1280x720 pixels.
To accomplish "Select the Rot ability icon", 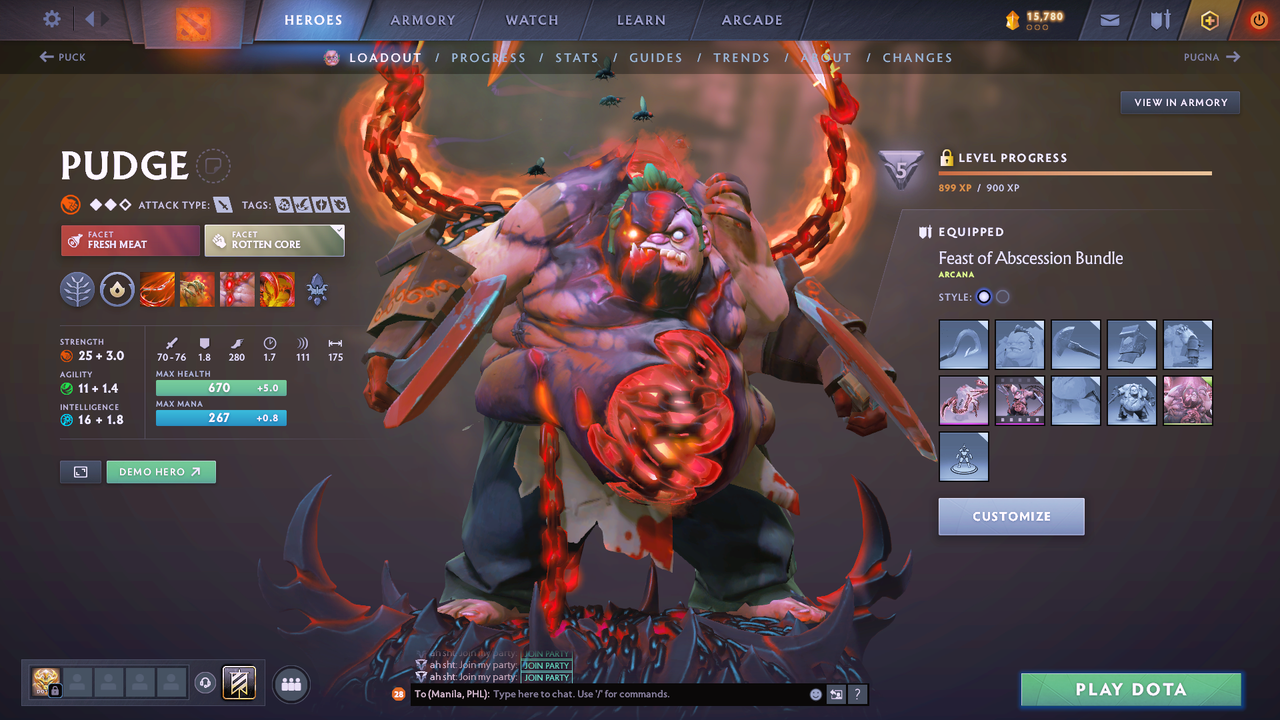I will 197,289.
